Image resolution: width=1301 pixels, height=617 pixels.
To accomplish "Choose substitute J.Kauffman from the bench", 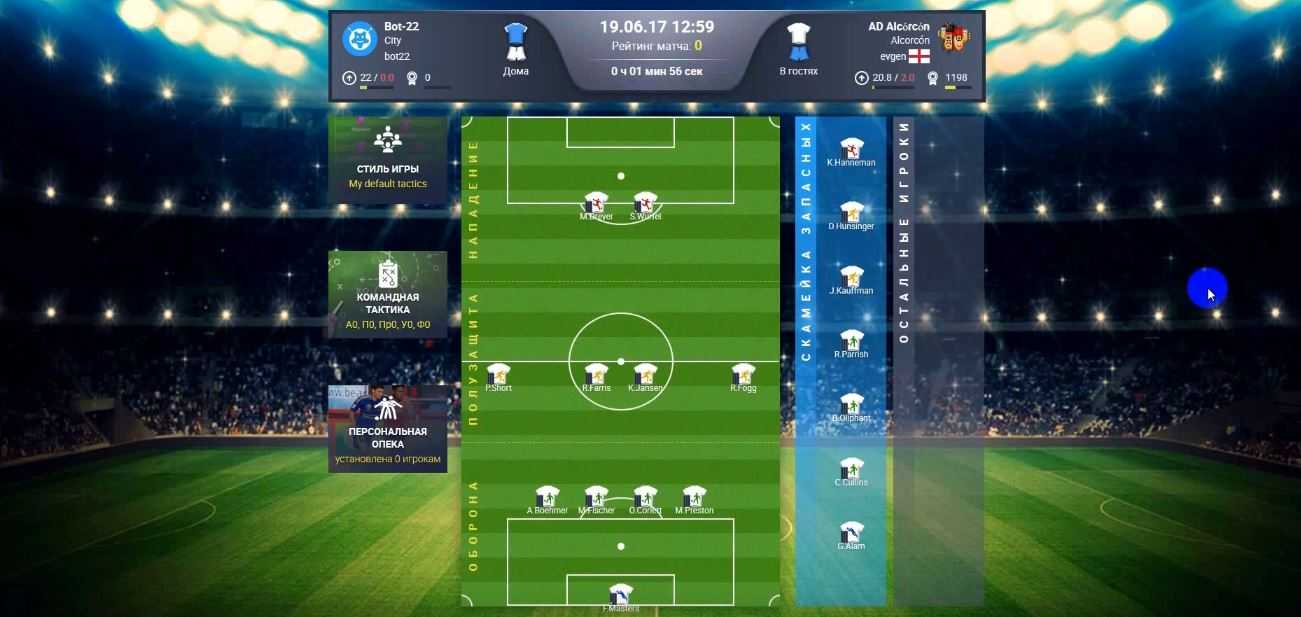I will [851, 278].
